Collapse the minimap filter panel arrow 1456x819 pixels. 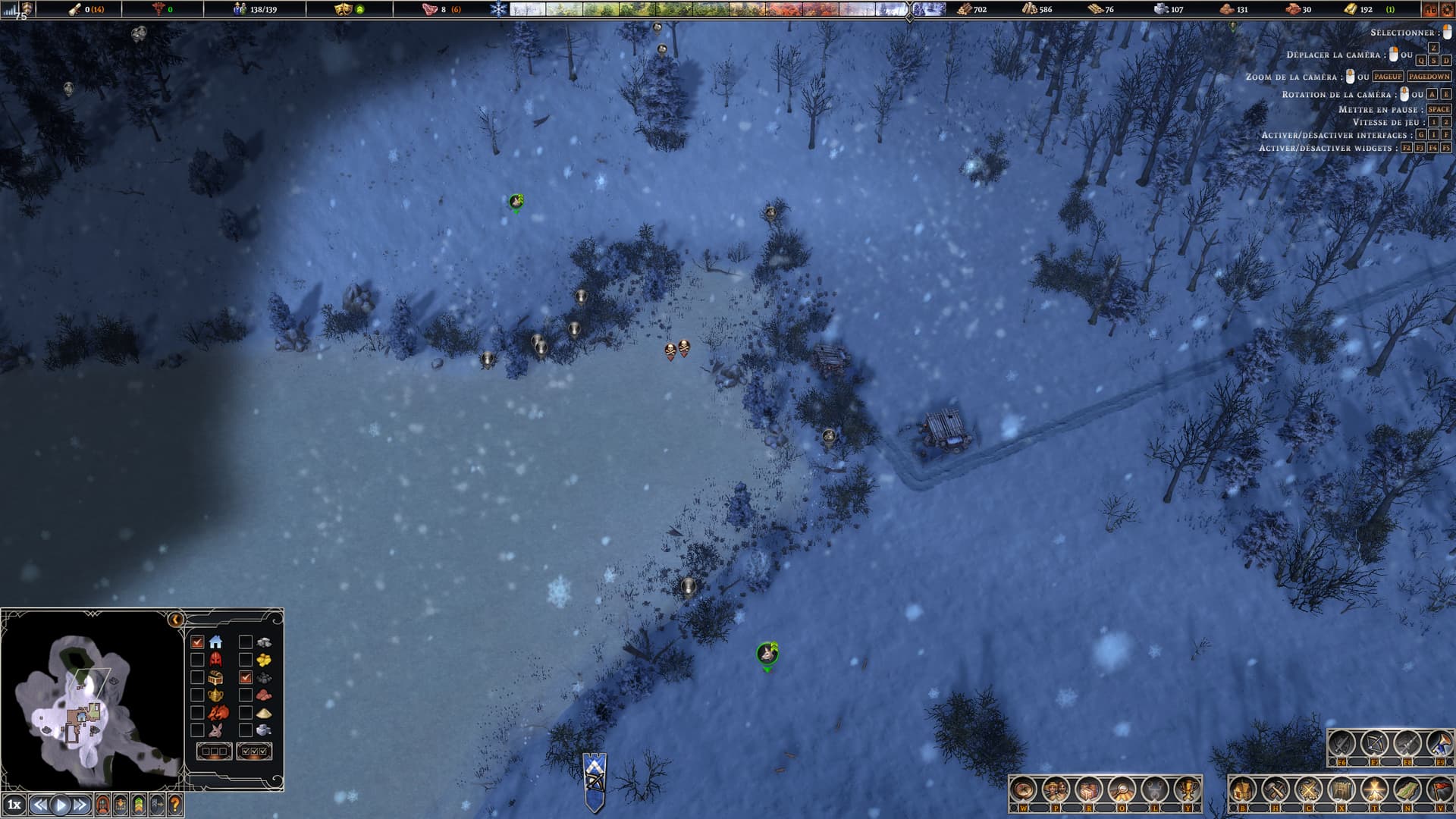point(176,620)
